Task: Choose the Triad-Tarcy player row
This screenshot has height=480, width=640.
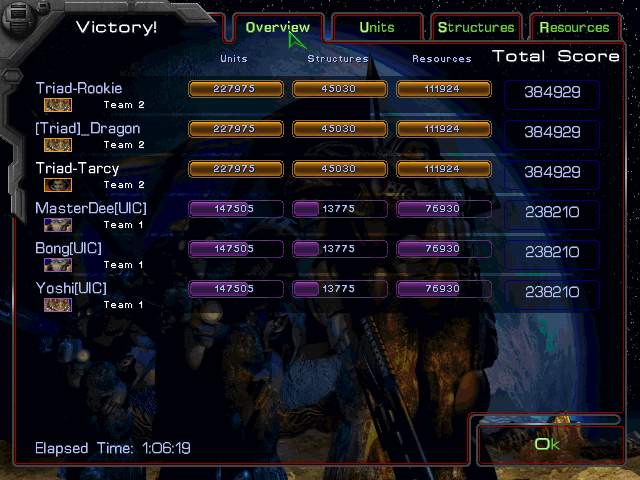Action: tap(78, 169)
